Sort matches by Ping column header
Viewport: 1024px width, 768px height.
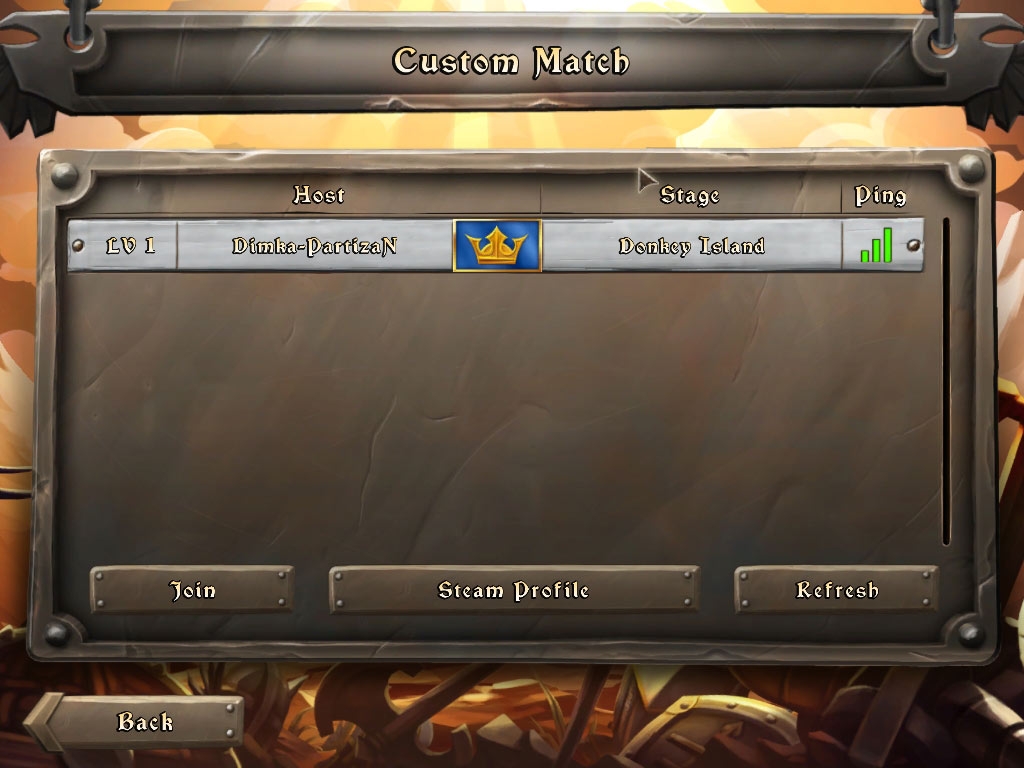point(880,195)
